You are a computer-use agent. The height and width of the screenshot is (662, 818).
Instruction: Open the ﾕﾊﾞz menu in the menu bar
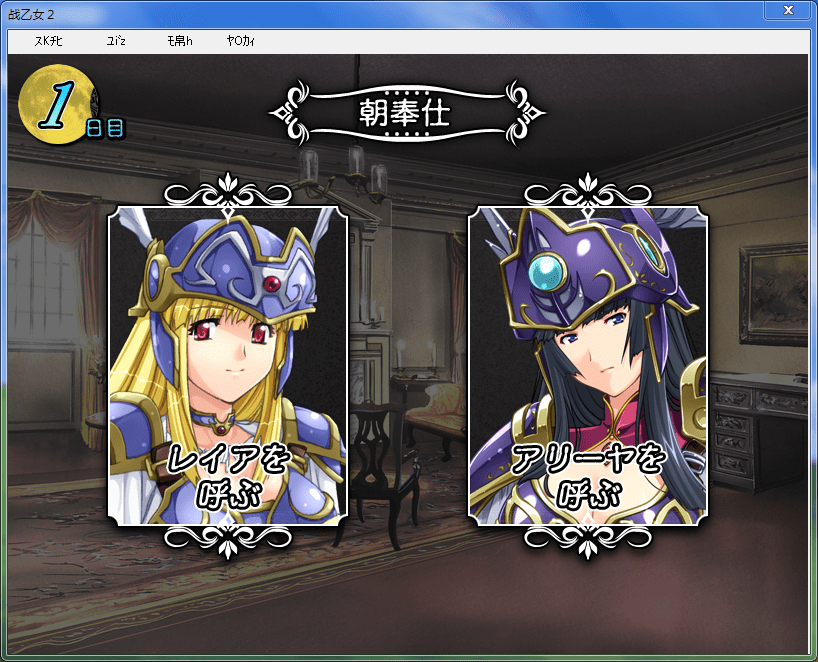click(x=115, y=41)
